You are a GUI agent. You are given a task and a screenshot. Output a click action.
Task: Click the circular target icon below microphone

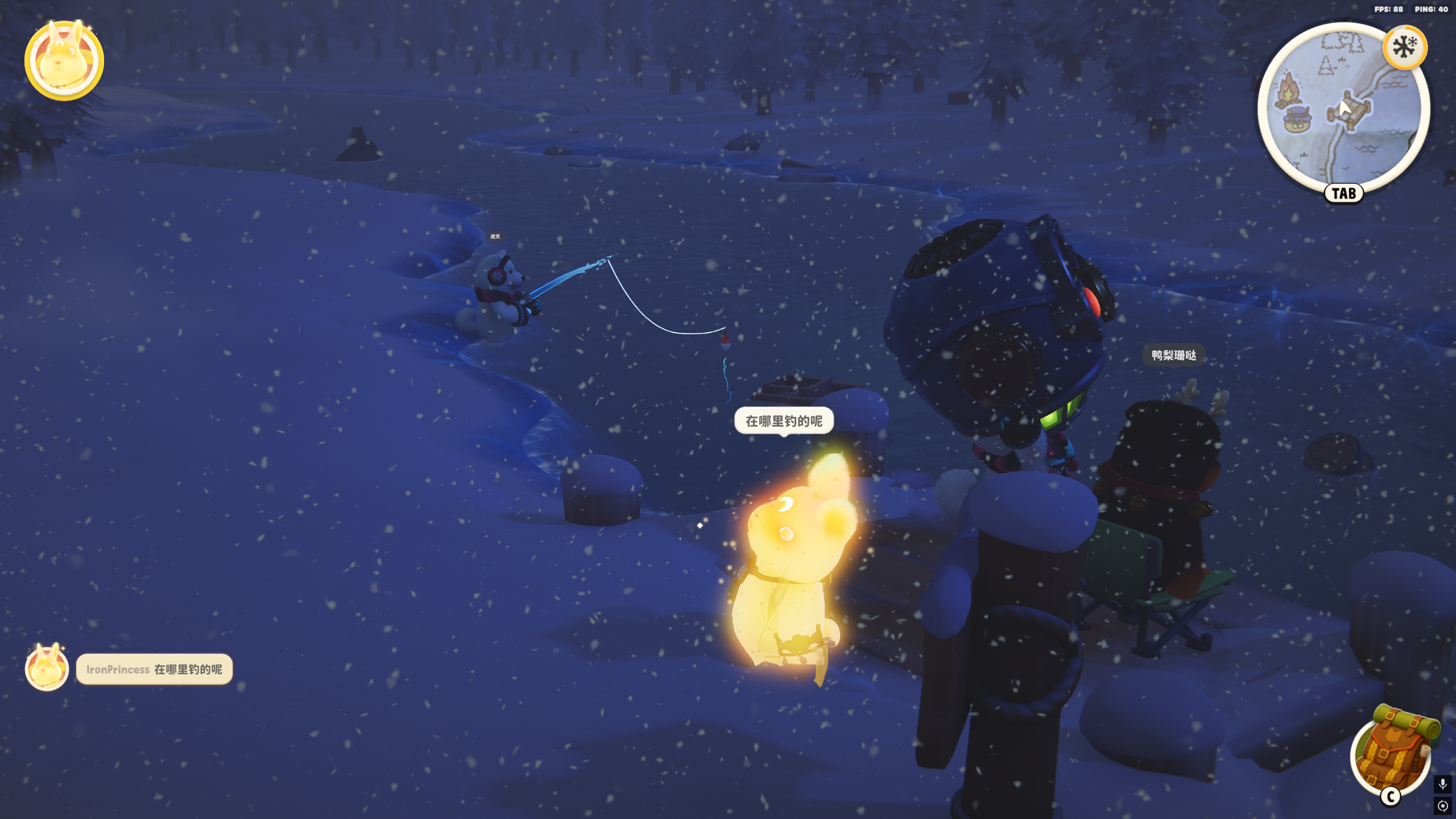pos(1442,806)
